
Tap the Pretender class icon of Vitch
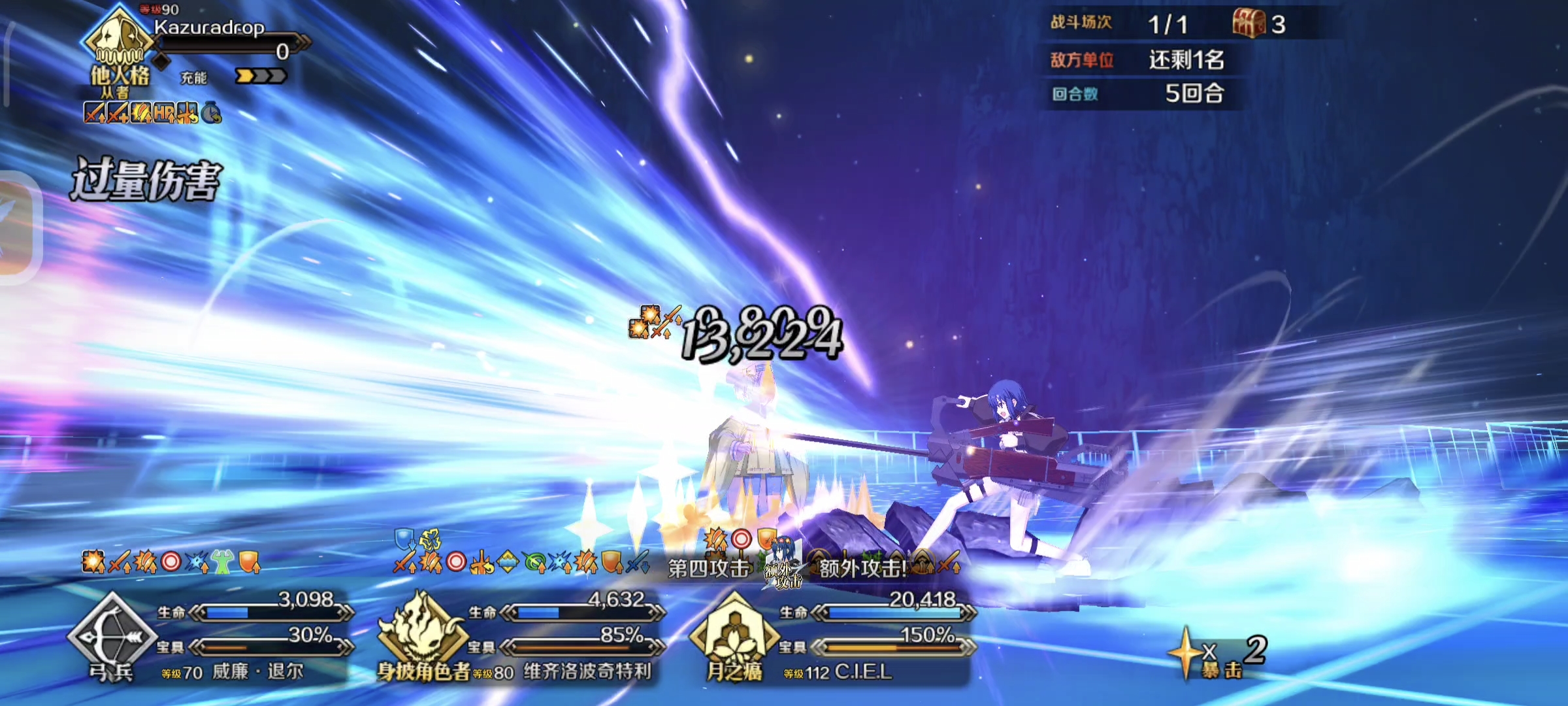pyautogui.click(x=421, y=633)
